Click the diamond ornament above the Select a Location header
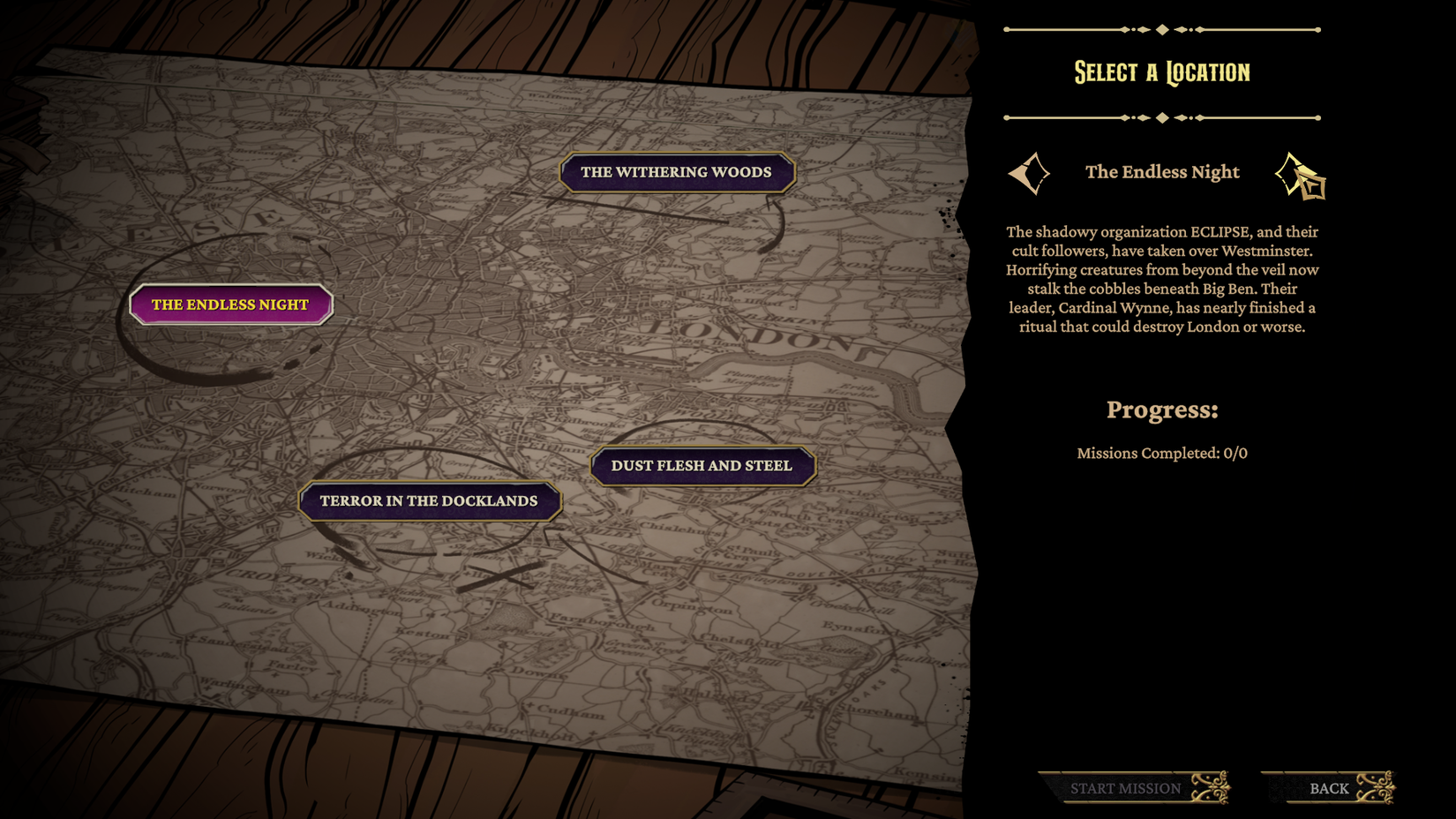This screenshot has height=819, width=1456. click(x=1161, y=28)
